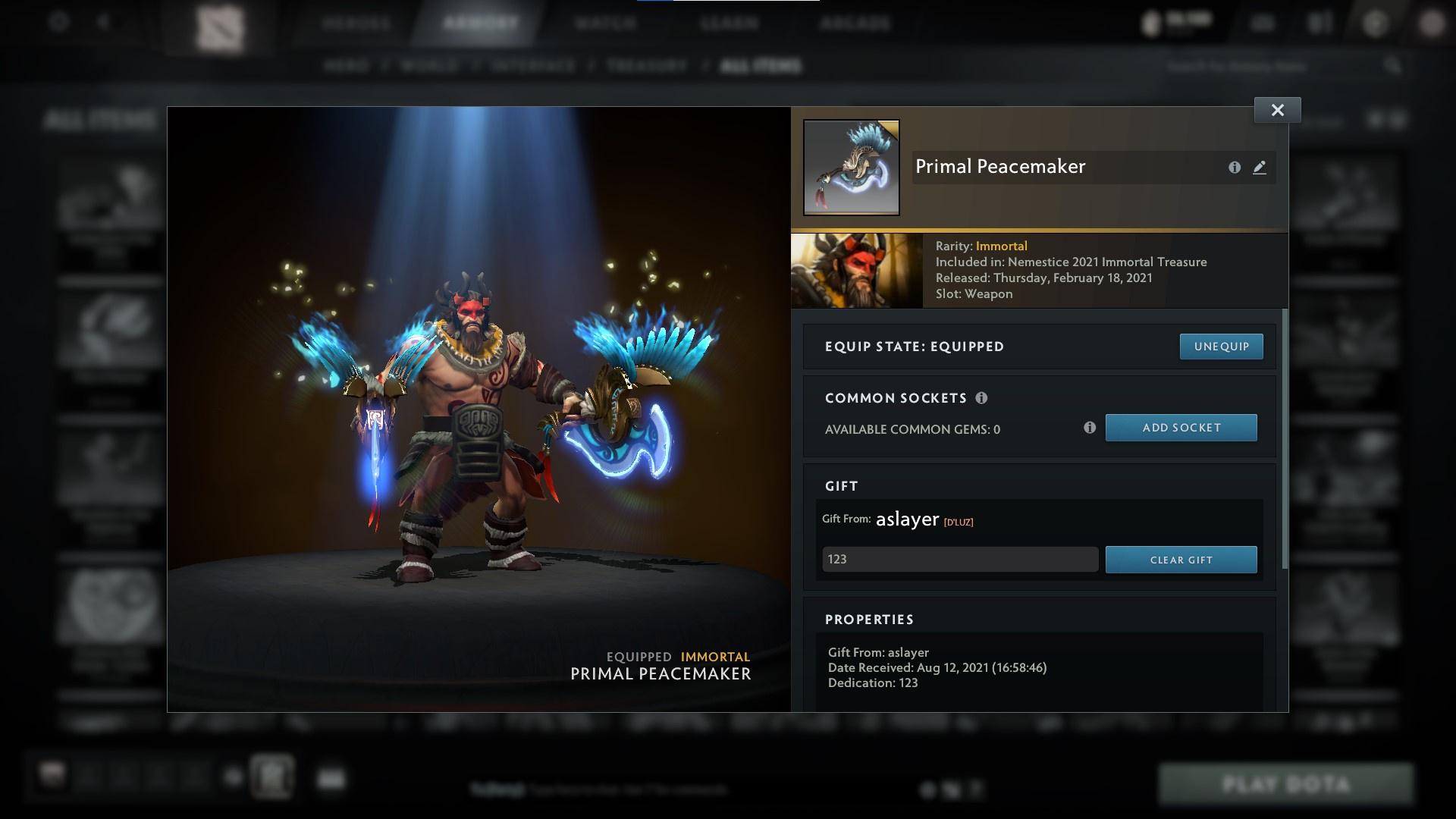Image resolution: width=1456 pixels, height=819 pixels.
Task: Click the CLEAR GIFT button
Action: point(1181,560)
